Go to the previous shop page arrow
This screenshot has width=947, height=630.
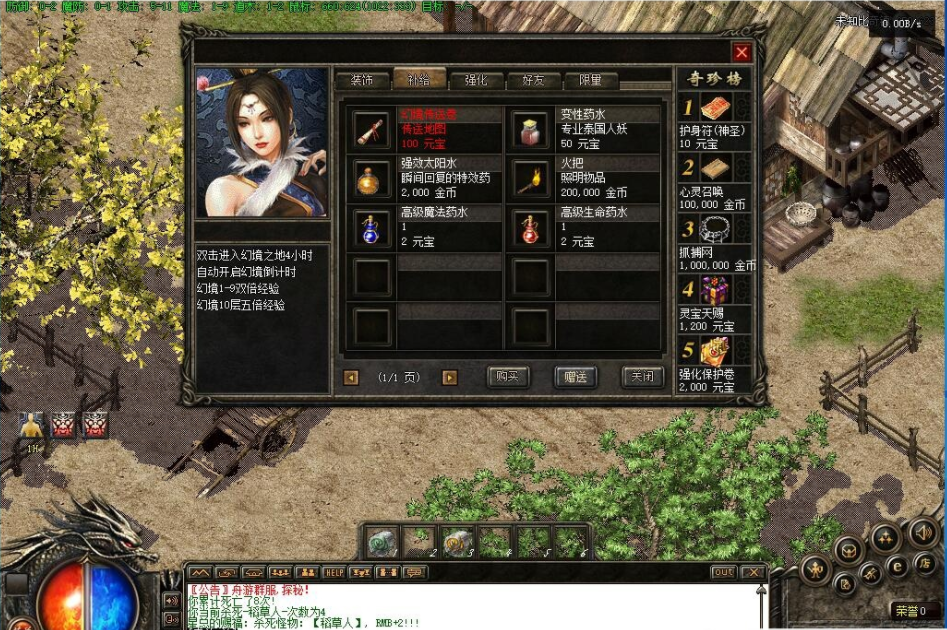point(351,378)
